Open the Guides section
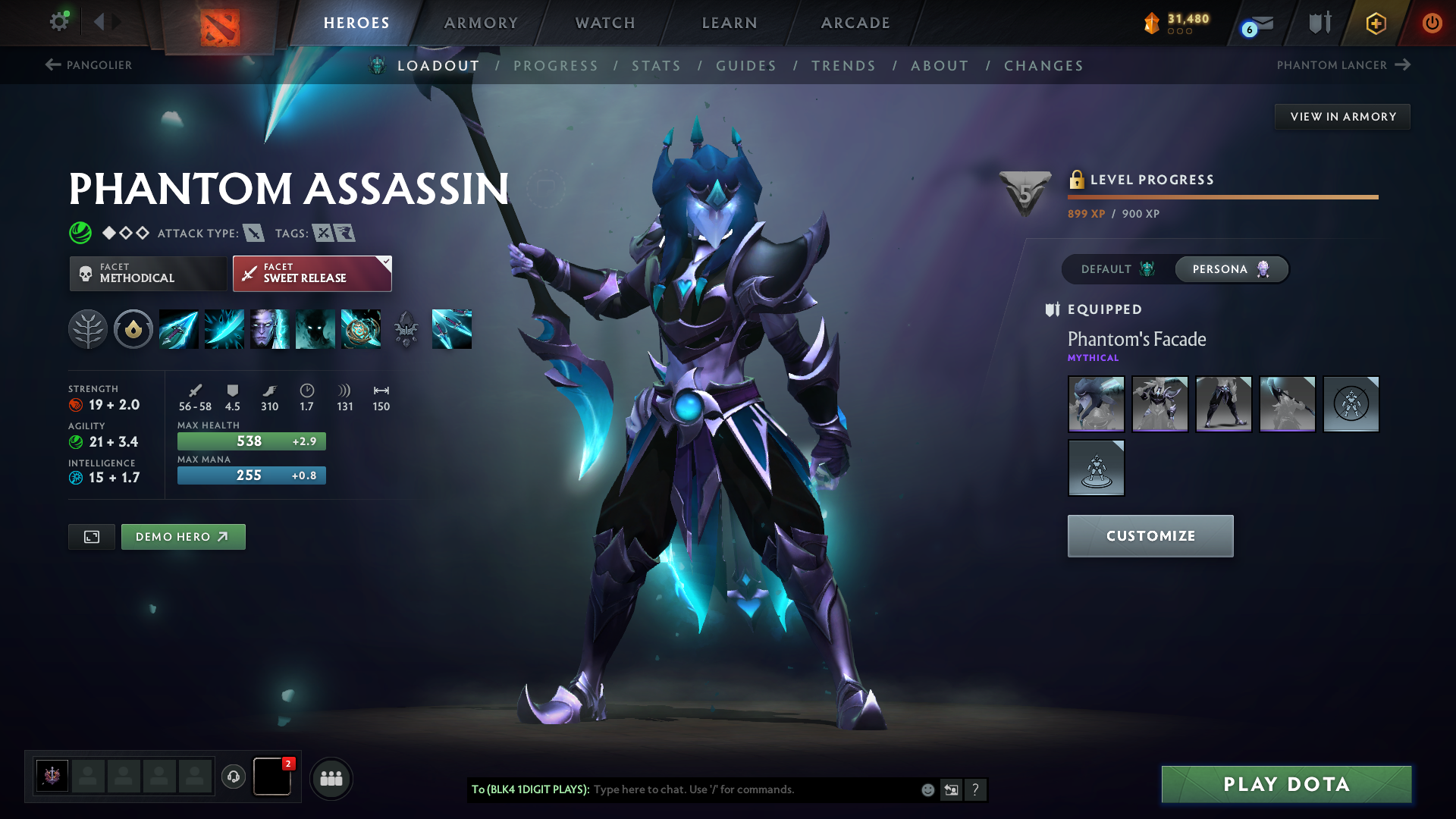1456x819 pixels. tap(746, 66)
